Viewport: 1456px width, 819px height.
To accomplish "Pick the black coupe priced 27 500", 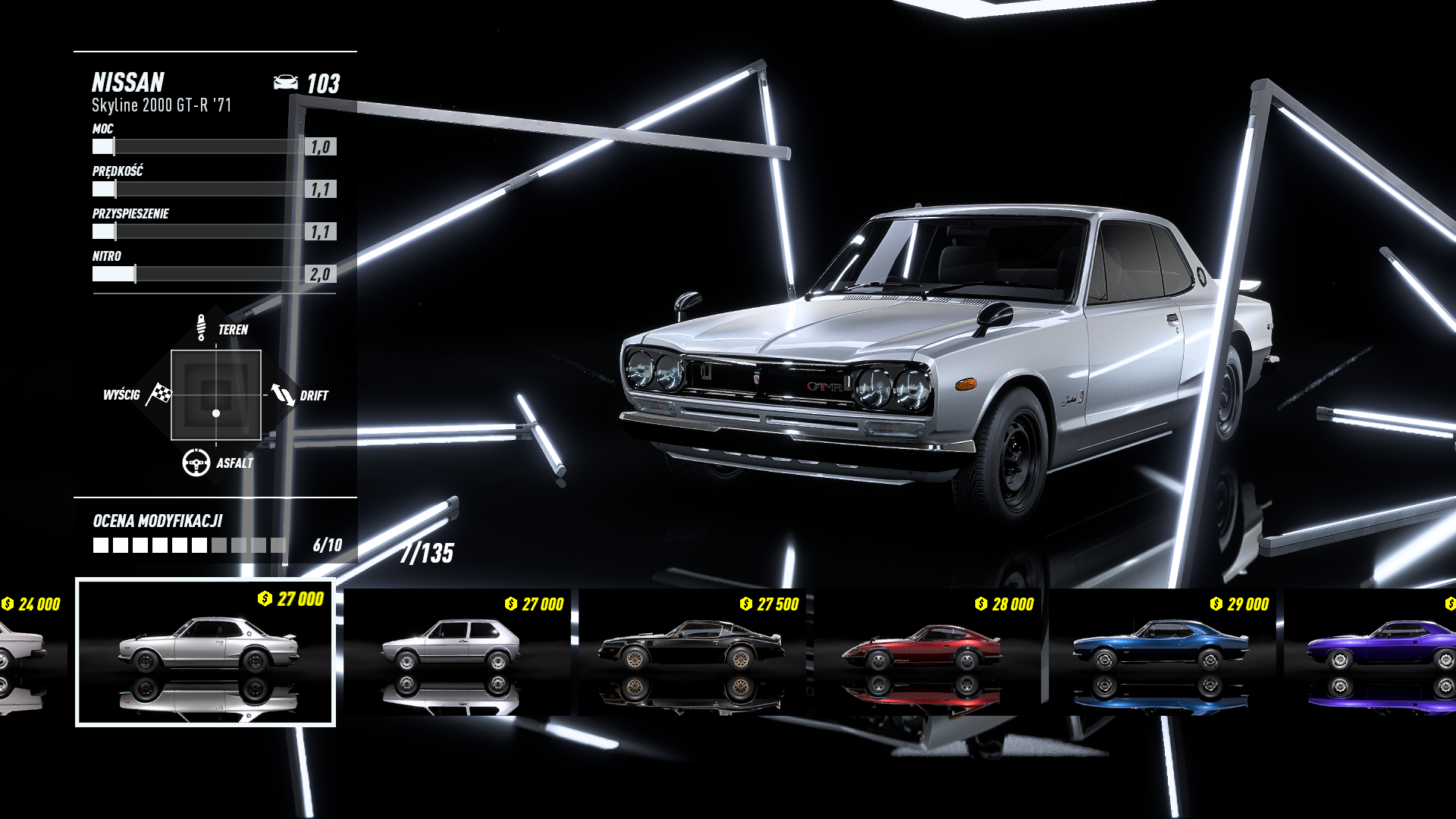I will 692,652.
